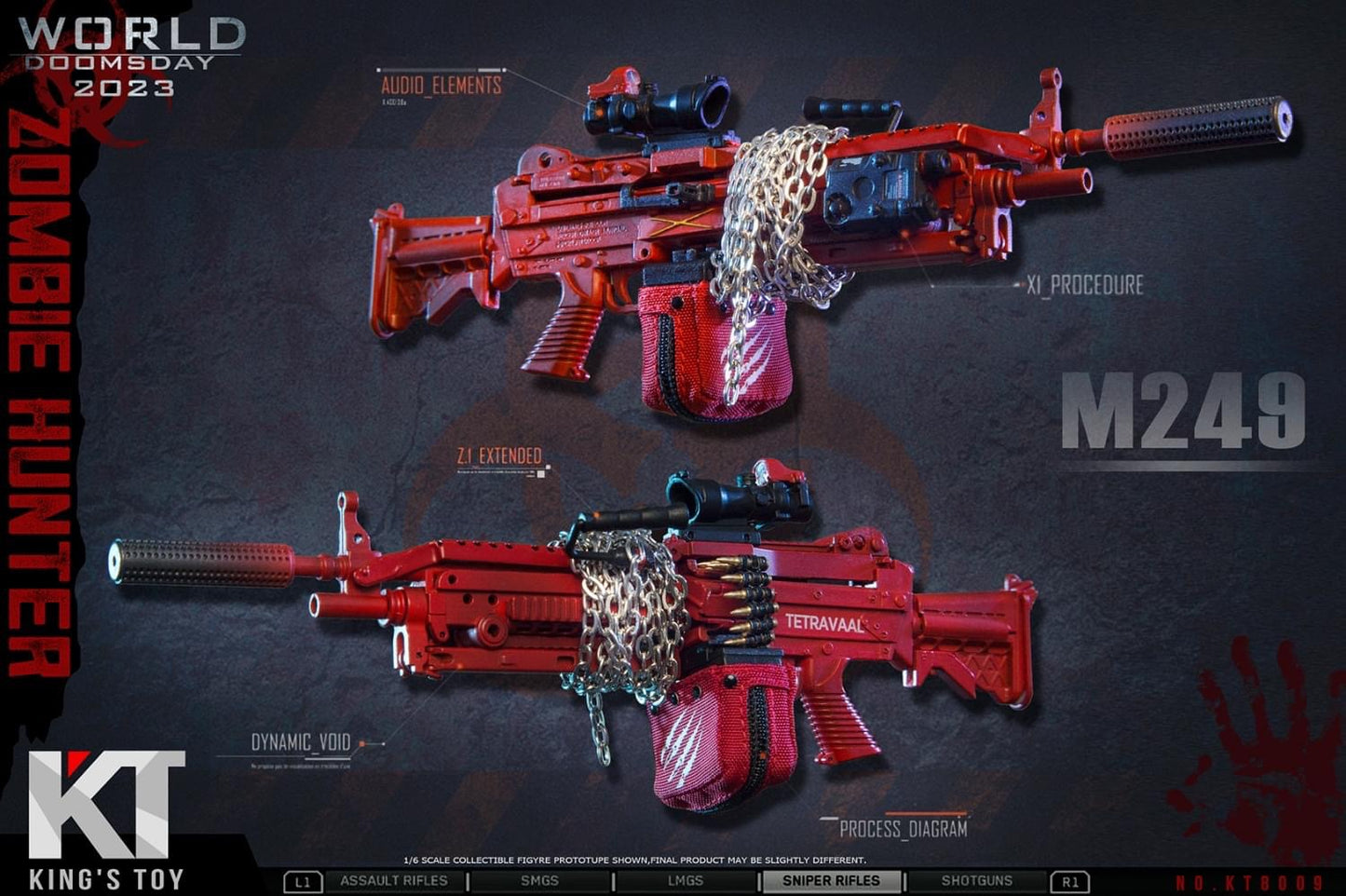Switch to the Assault Rifles tab
Viewport: 1346px width, 896px height.
(x=394, y=881)
